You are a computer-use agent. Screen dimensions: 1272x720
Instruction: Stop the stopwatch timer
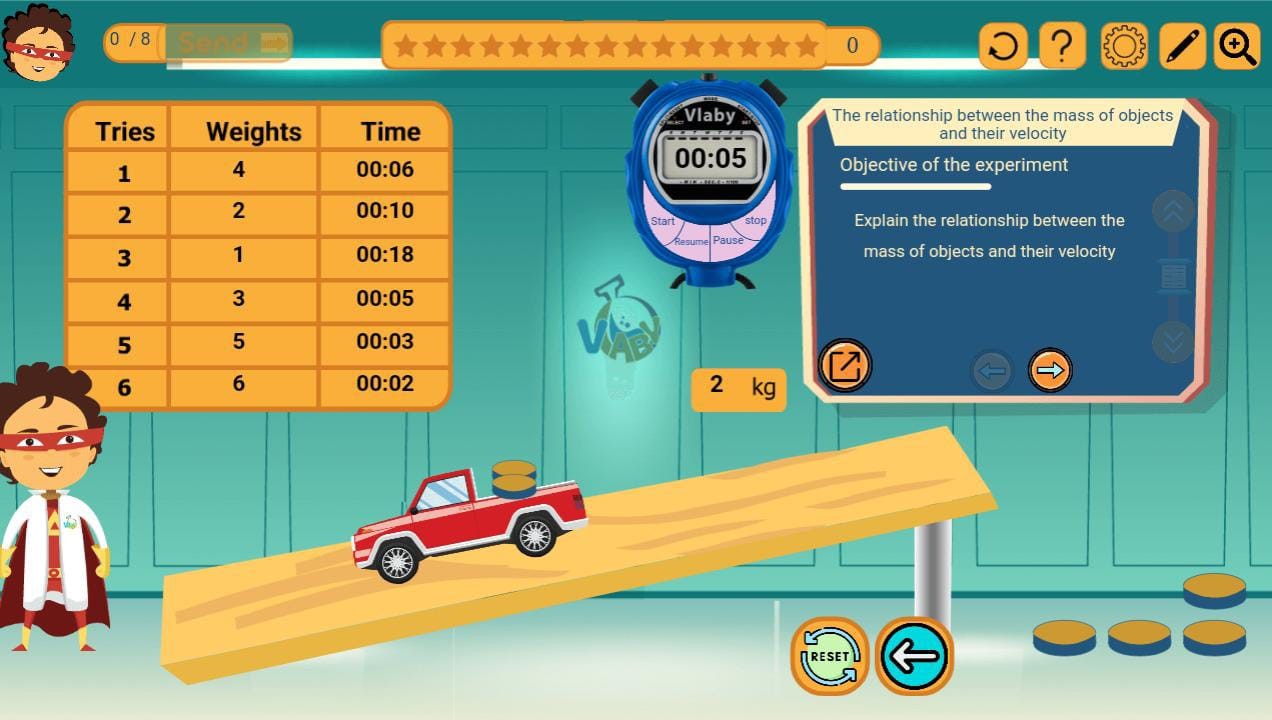pyautogui.click(x=755, y=220)
